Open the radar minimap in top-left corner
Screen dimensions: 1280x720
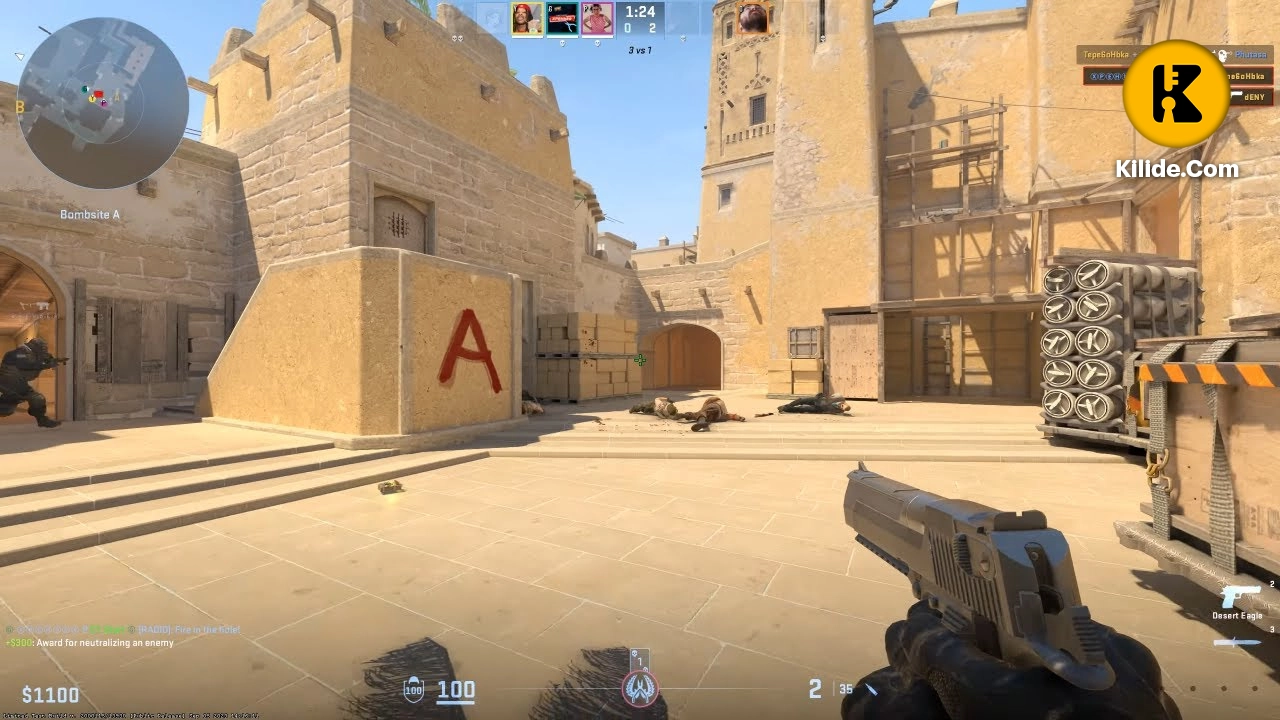(100, 100)
